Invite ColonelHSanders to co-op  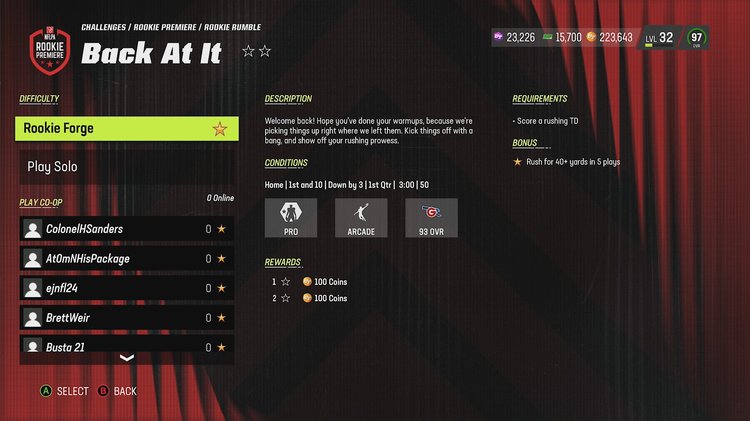(x=126, y=229)
